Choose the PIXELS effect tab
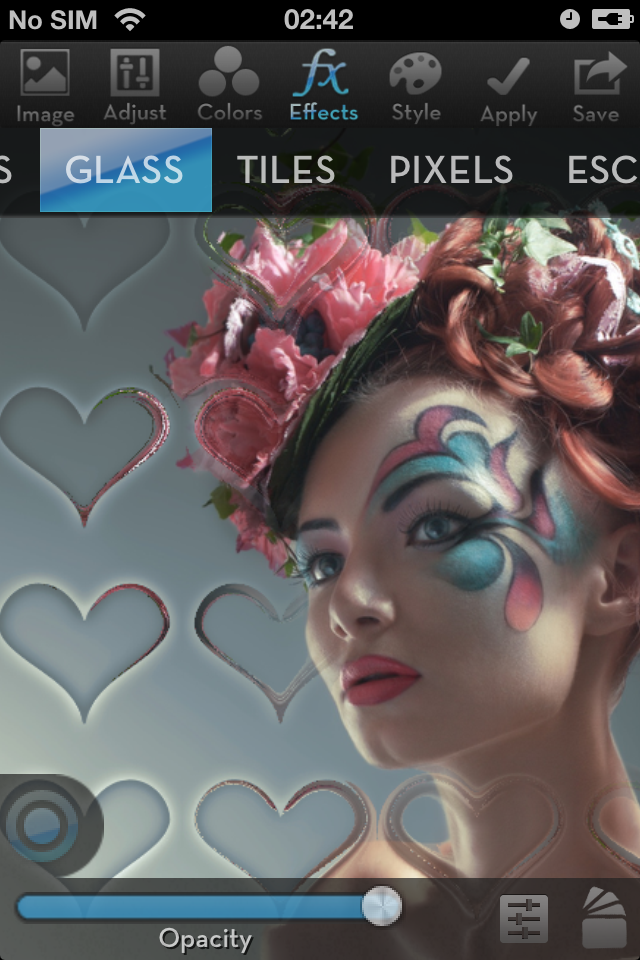The height and width of the screenshot is (960, 640). (451, 170)
